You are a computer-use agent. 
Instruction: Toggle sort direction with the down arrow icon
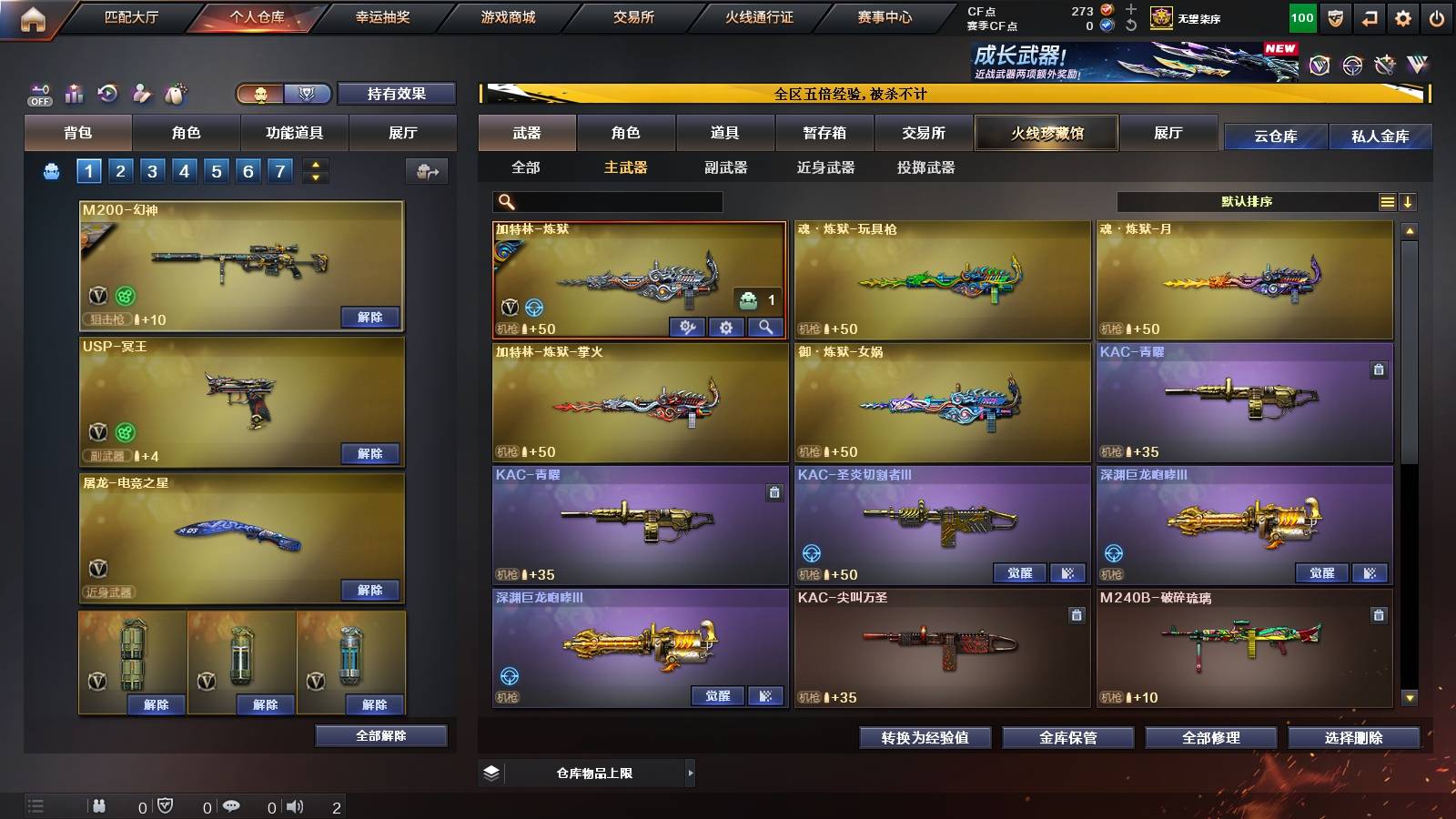pos(1410,201)
